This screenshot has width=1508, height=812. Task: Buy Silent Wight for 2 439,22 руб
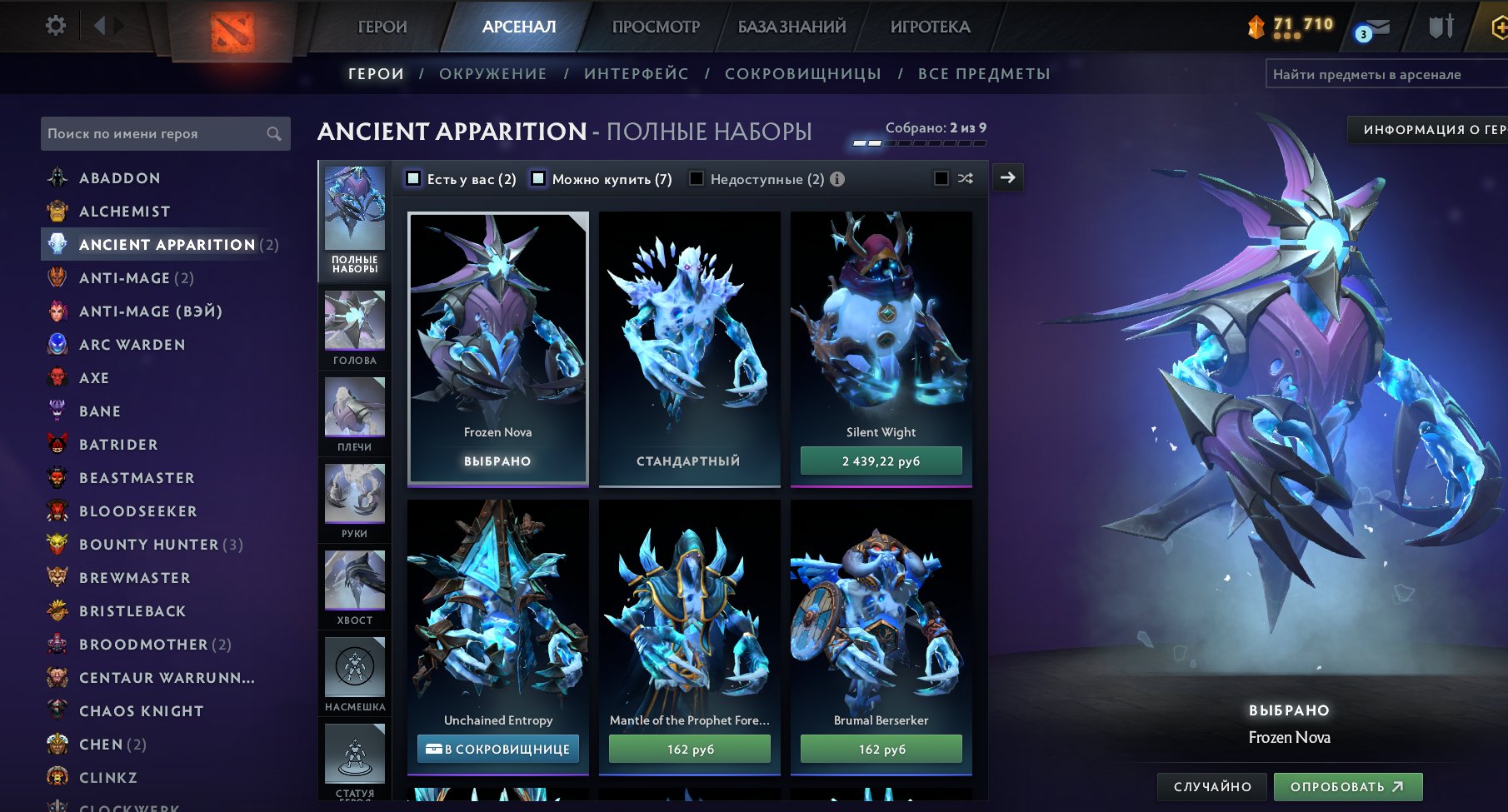881,461
